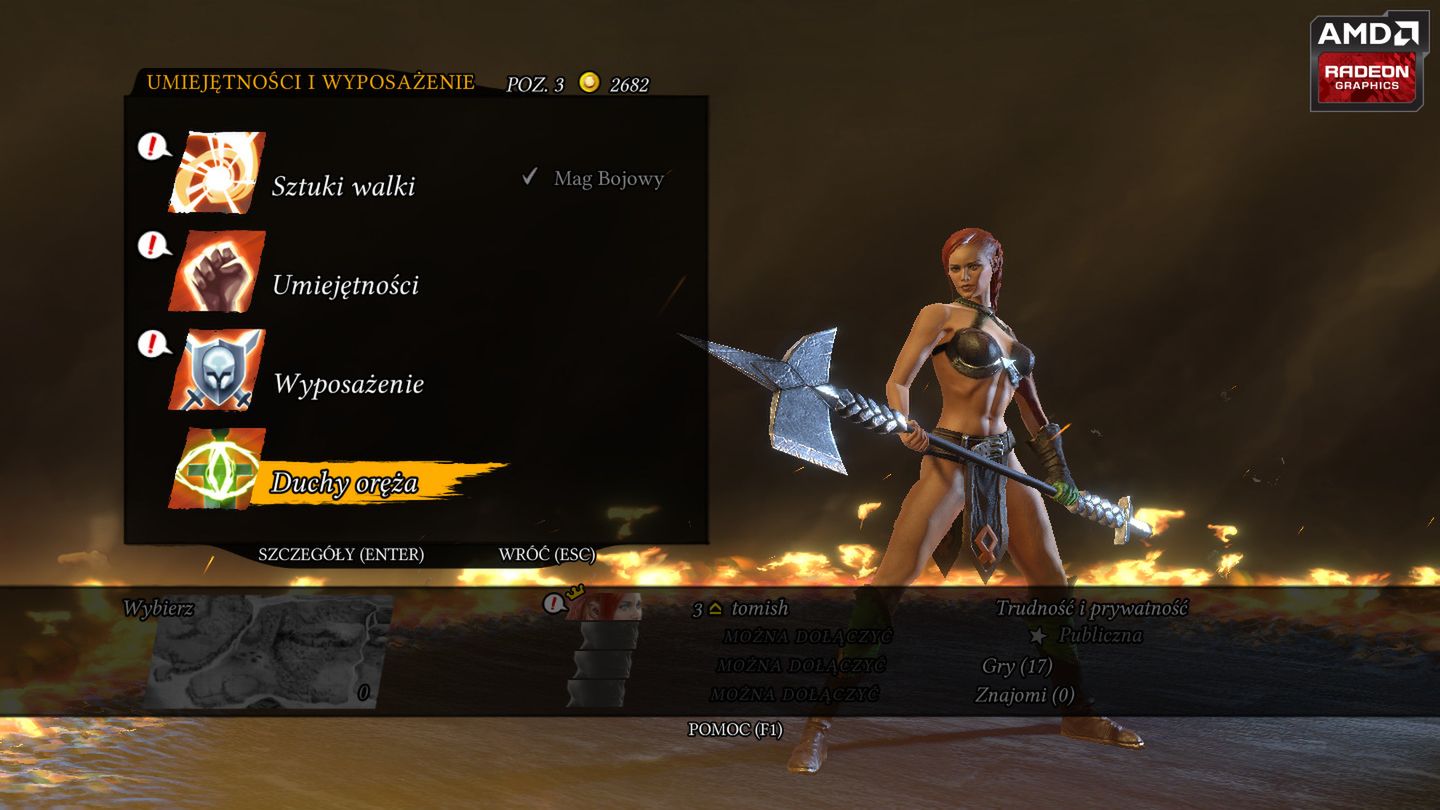Toggle the Publiczna privacy option
The image size is (1440, 810).
coord(1099,635)
